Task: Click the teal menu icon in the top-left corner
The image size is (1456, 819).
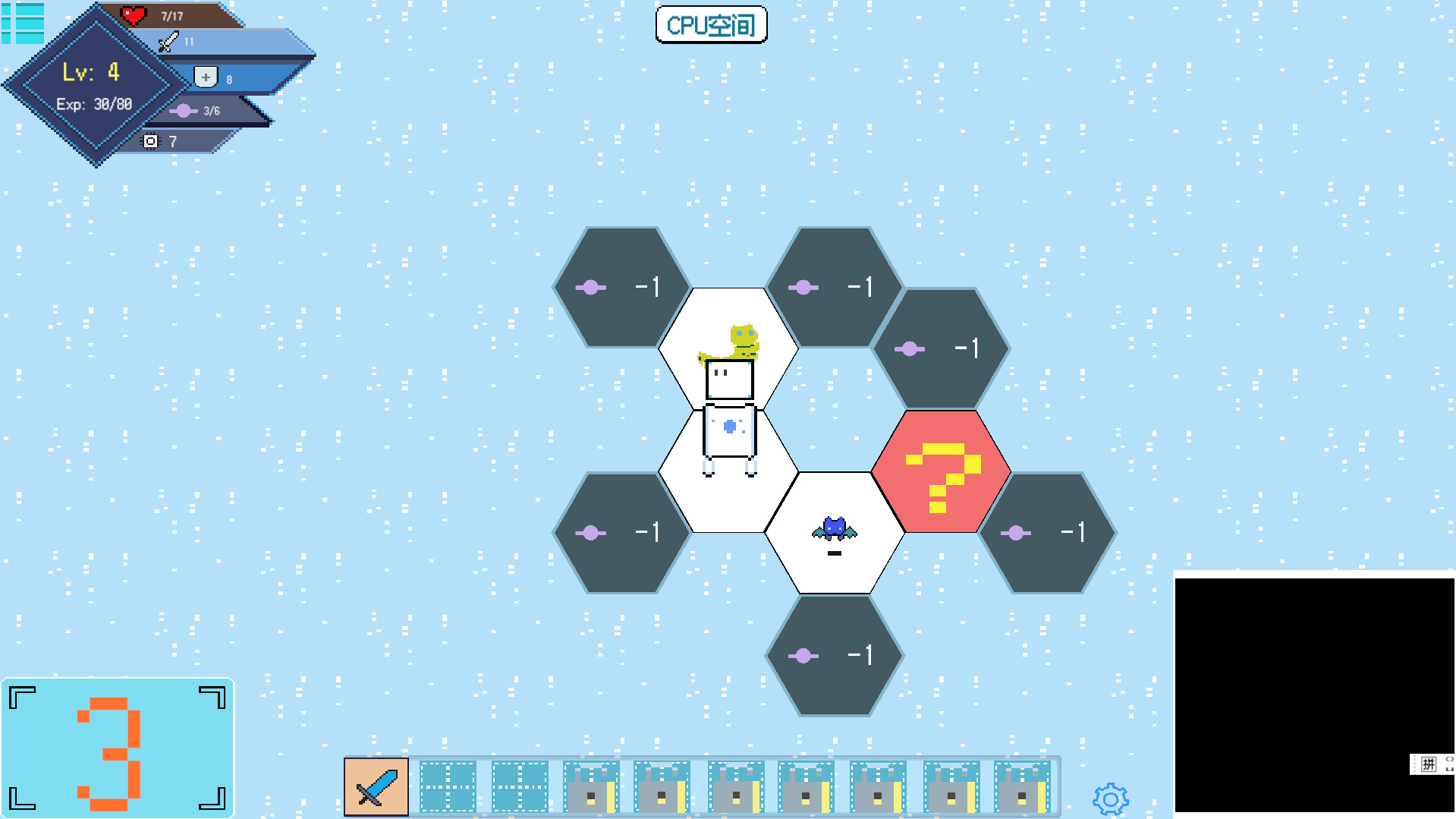Action: (x=24, y=24)
